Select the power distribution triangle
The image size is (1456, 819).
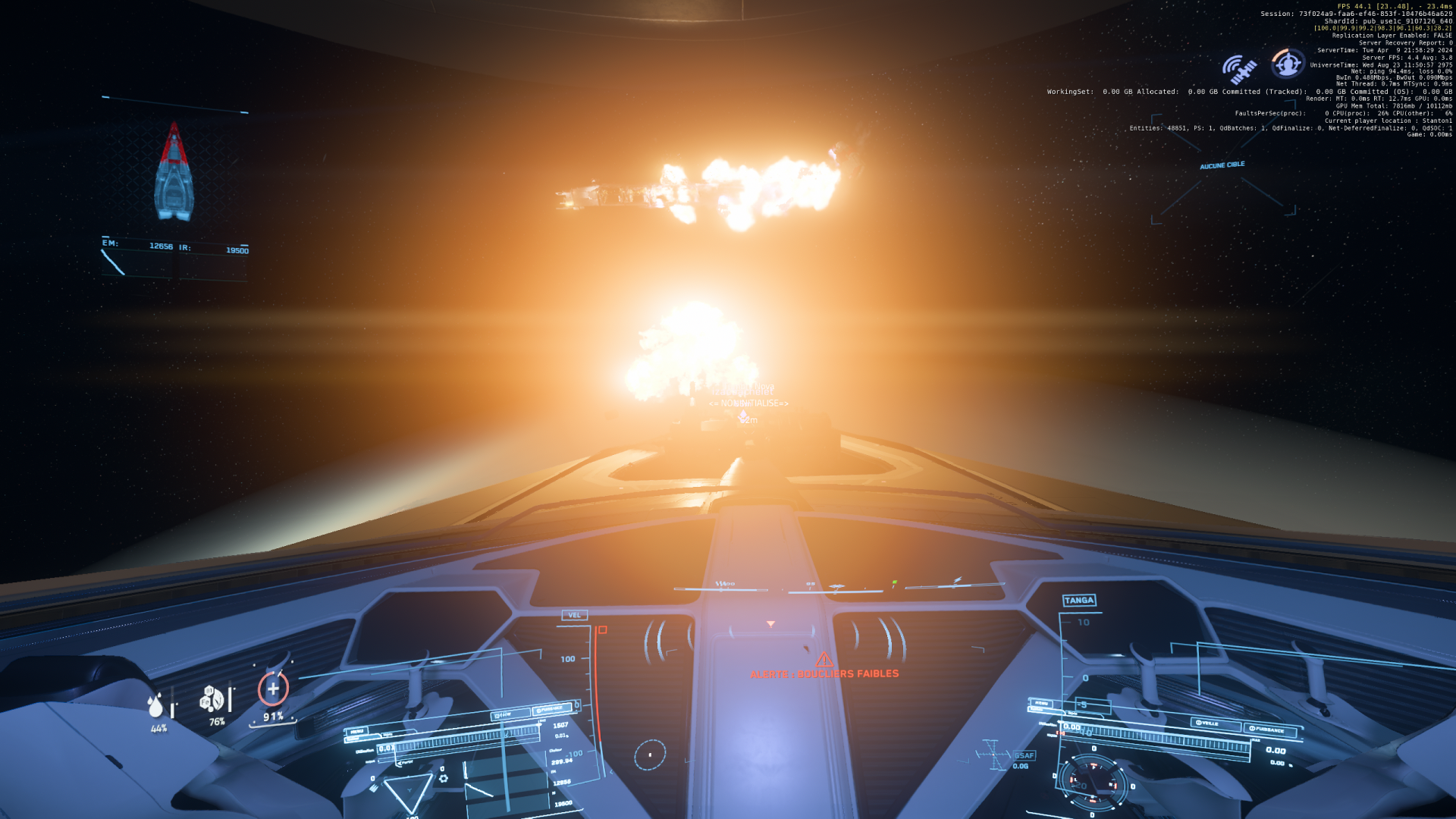(x=408, y=792)
